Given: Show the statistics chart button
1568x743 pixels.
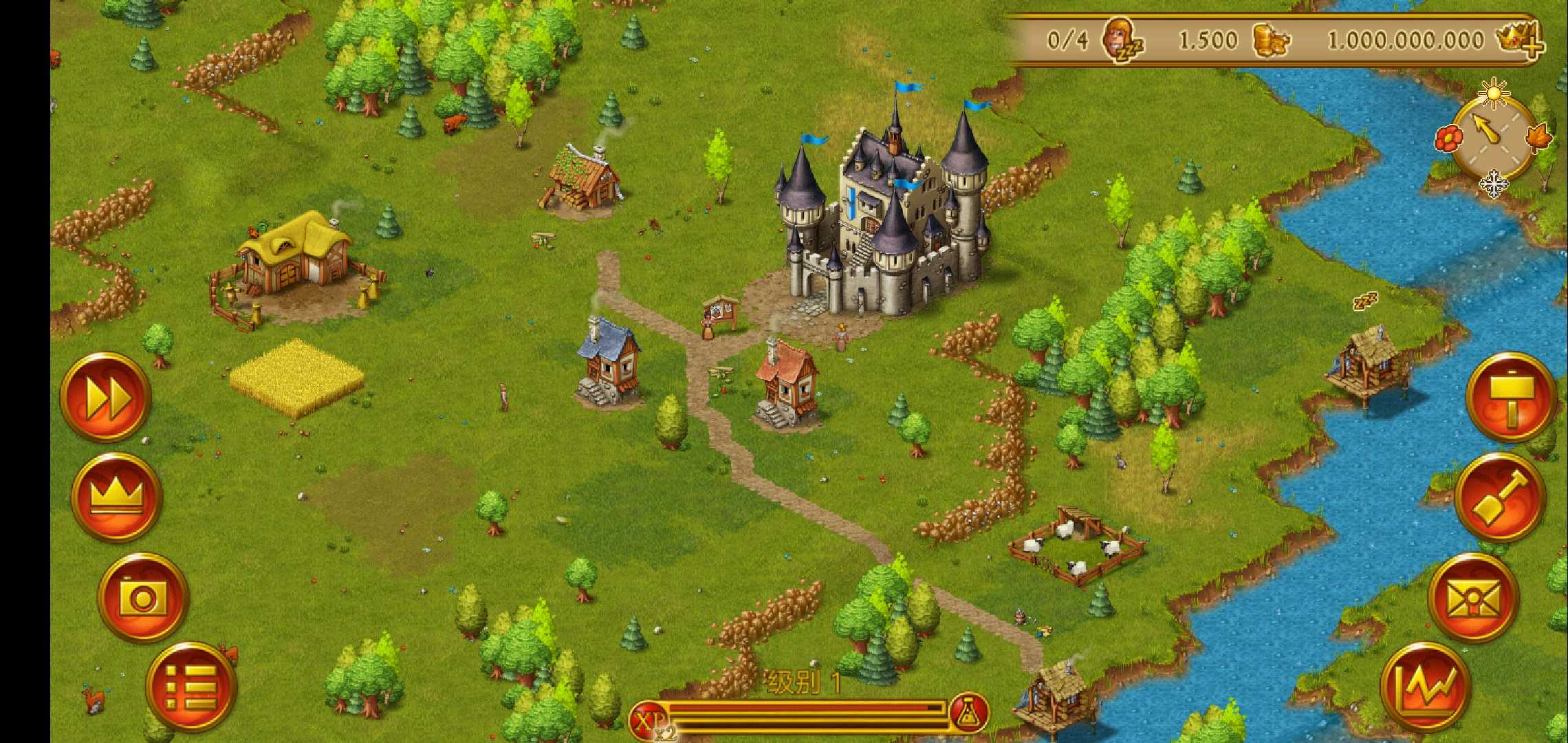Looking at the screenshot, I should 1426,687.
